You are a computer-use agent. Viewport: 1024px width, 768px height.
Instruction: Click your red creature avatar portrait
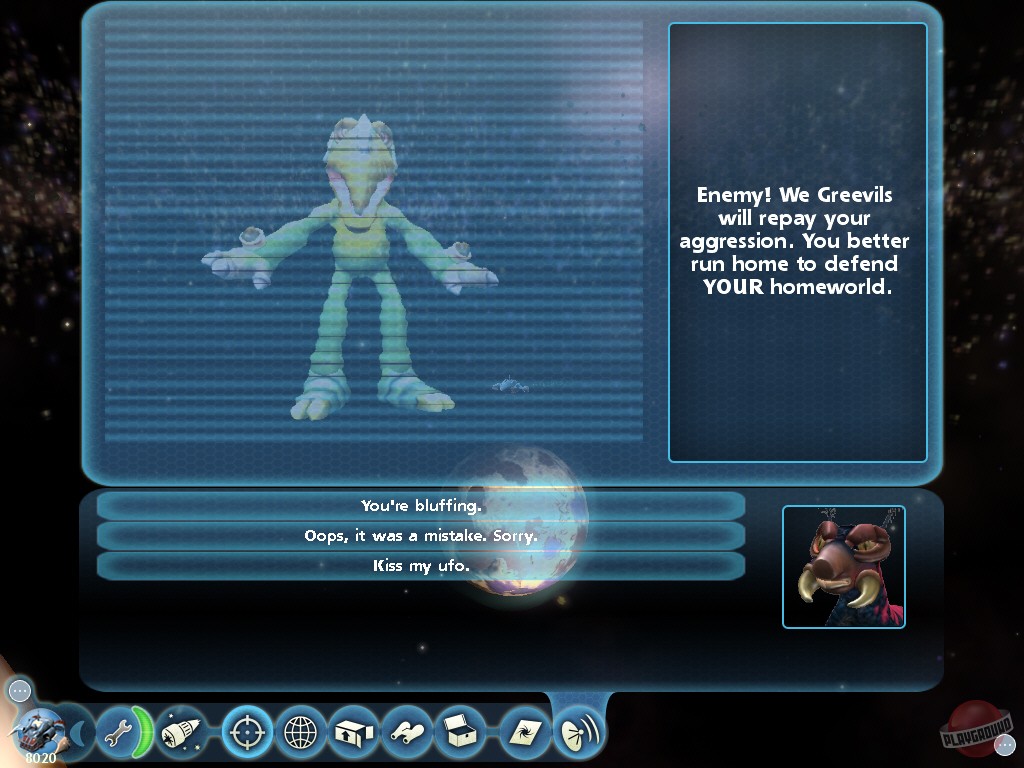844,567
